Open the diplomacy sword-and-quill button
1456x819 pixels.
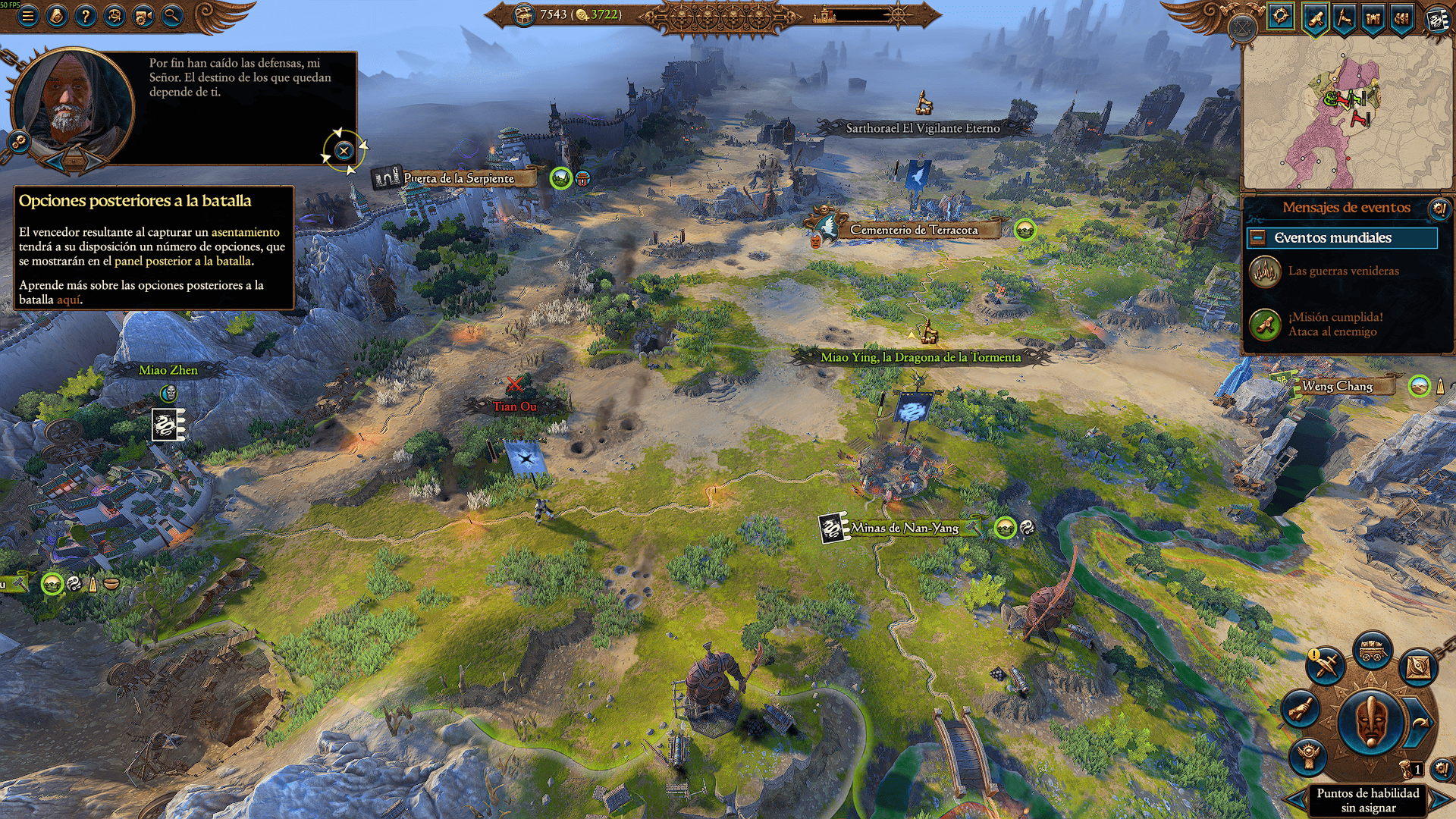click(1326, 666)
